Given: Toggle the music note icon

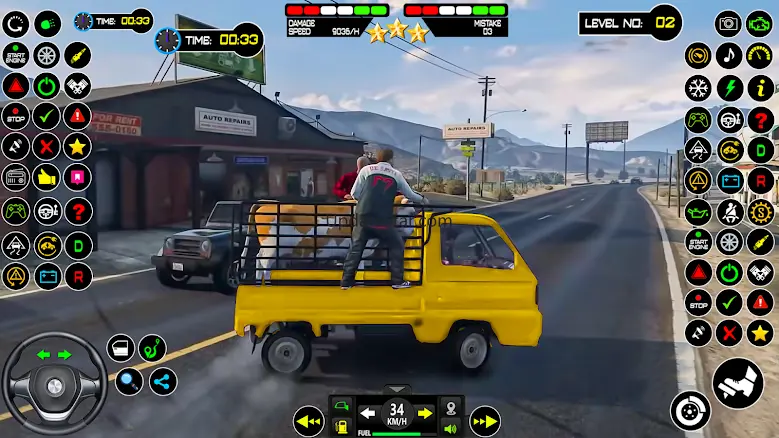Looking at the screenshot, I should pyautogui.click(x=729, y=56).
